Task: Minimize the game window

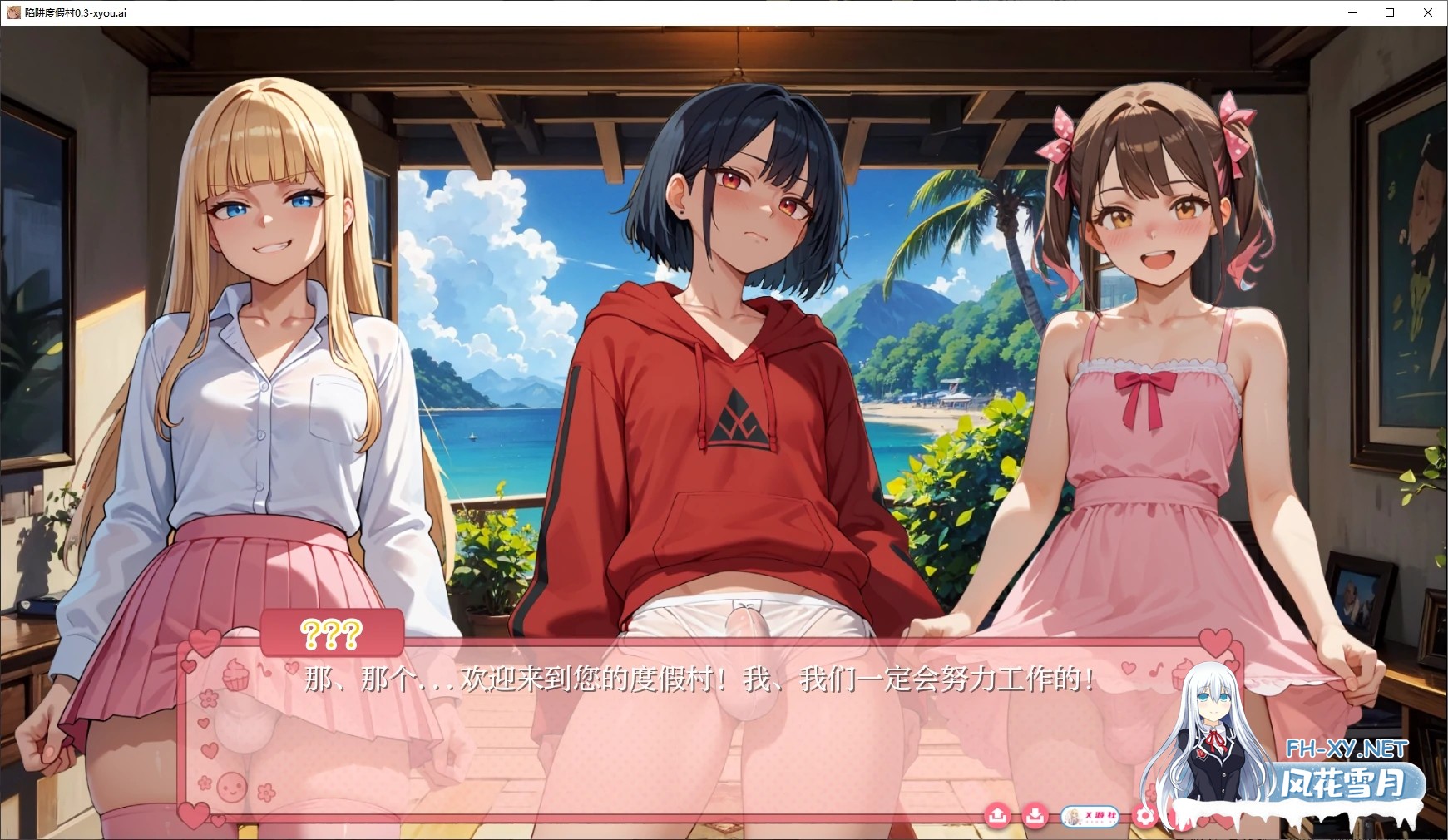Action: pos(1352,12)
